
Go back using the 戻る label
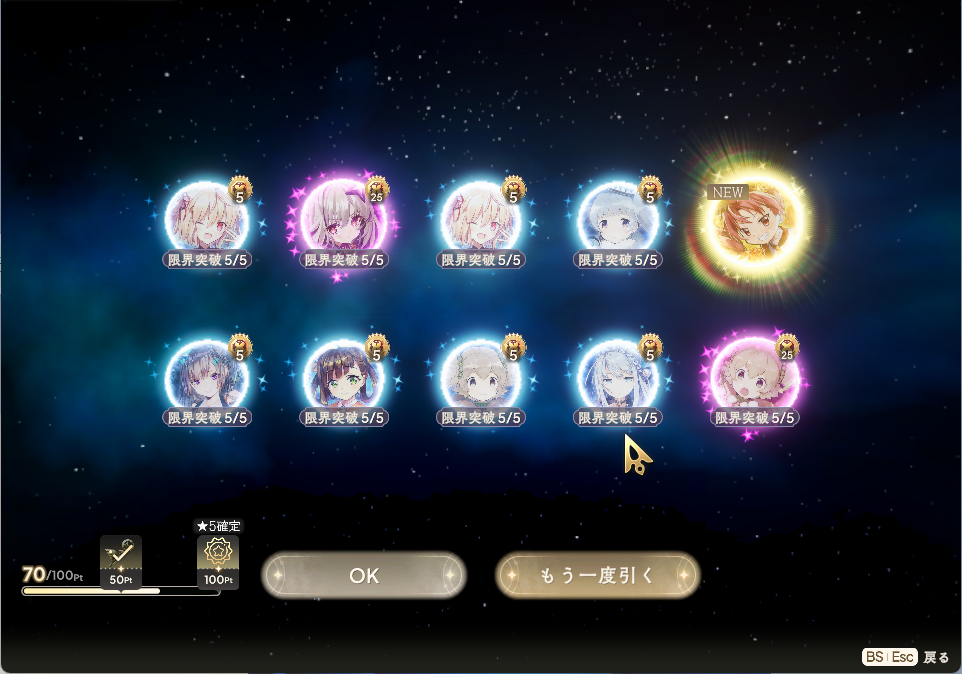[936, 657]
